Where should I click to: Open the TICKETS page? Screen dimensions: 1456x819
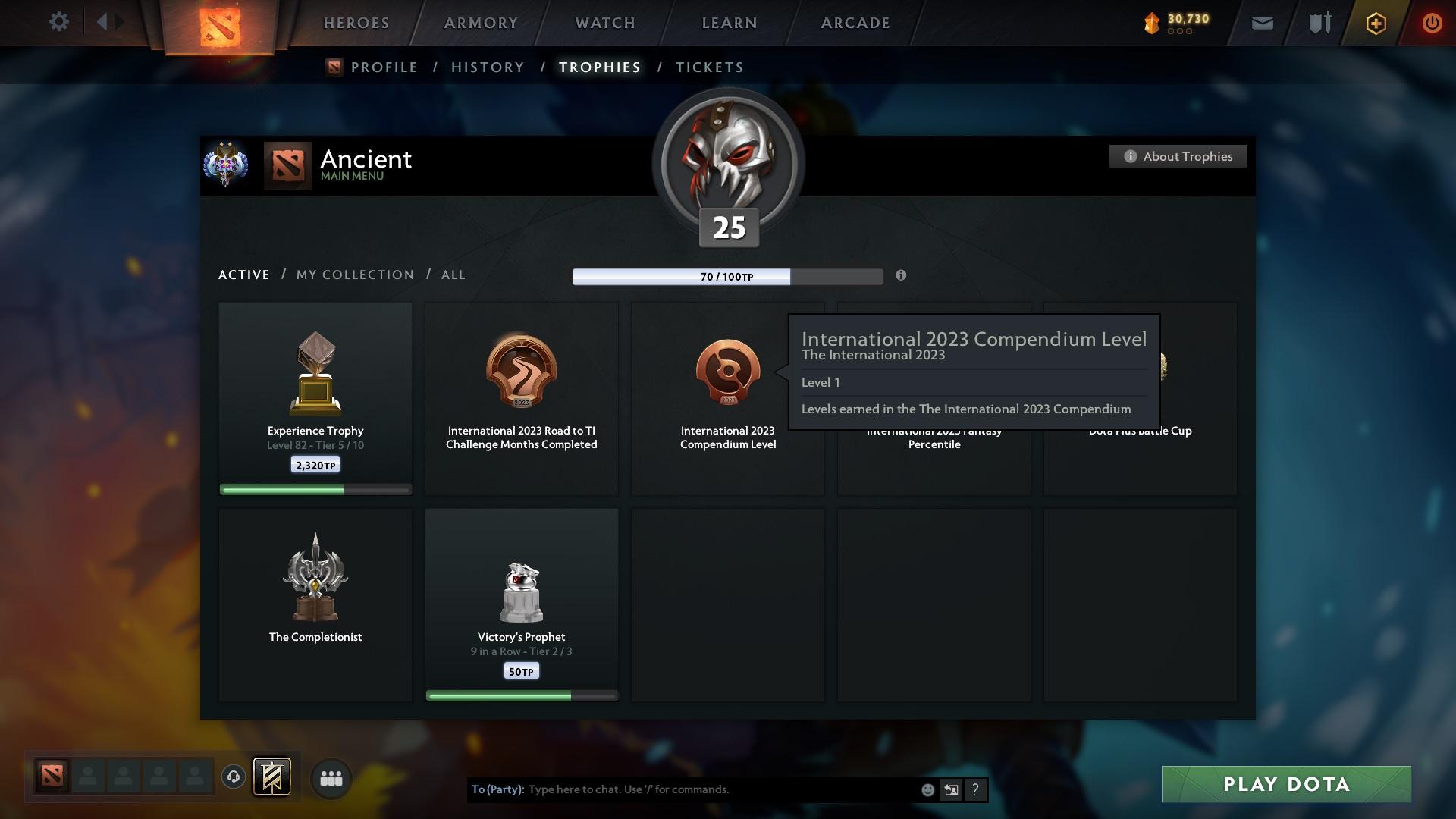[x=708, y=67]
